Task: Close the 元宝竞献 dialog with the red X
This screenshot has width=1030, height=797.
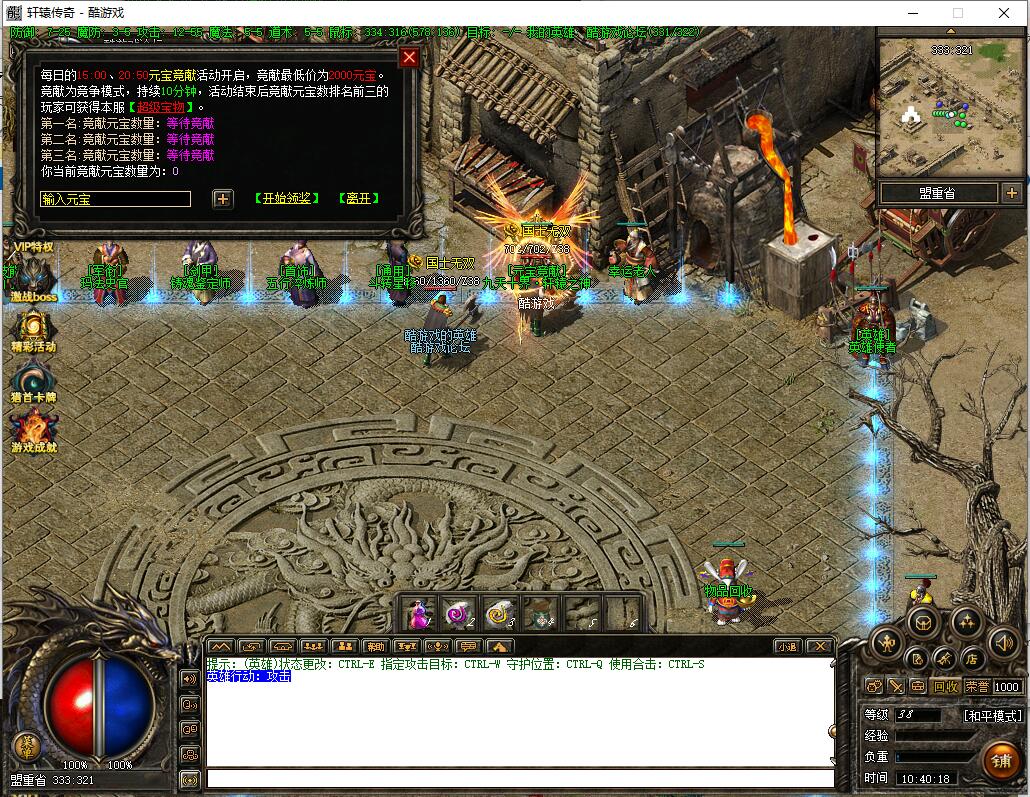Action: [x=408, y=57]
